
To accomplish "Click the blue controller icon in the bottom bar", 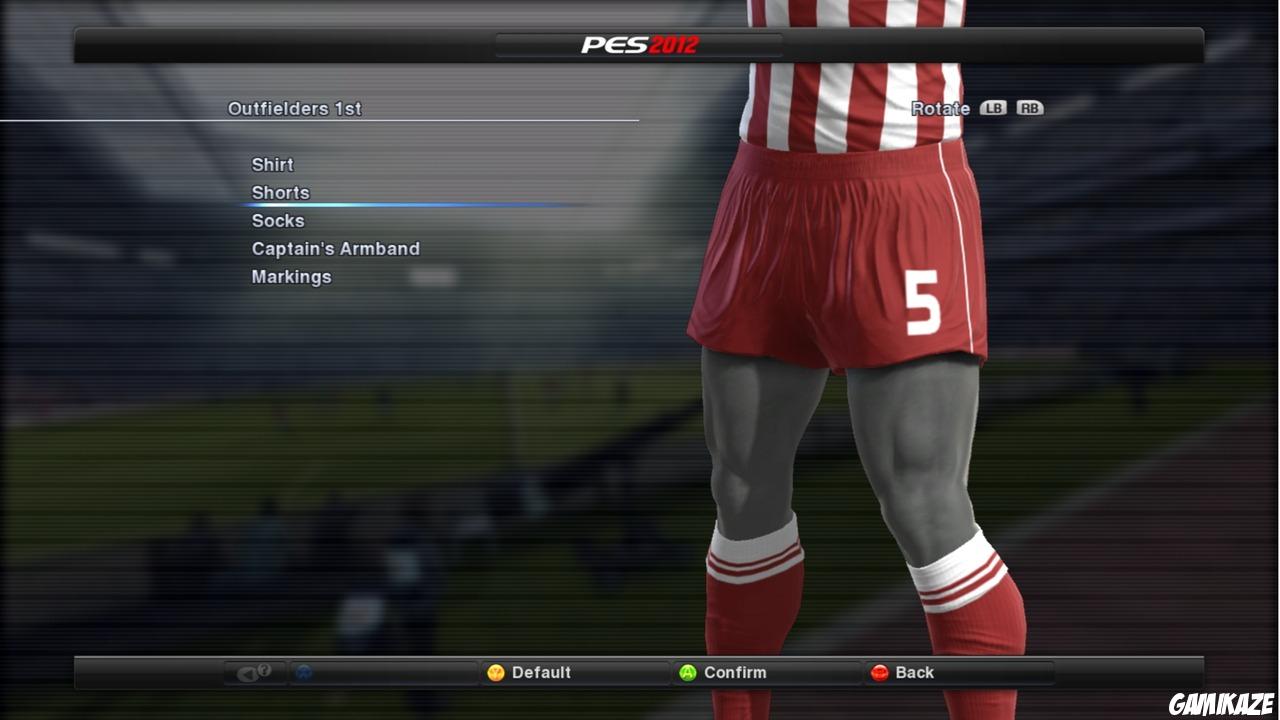I will click(302, 672).
